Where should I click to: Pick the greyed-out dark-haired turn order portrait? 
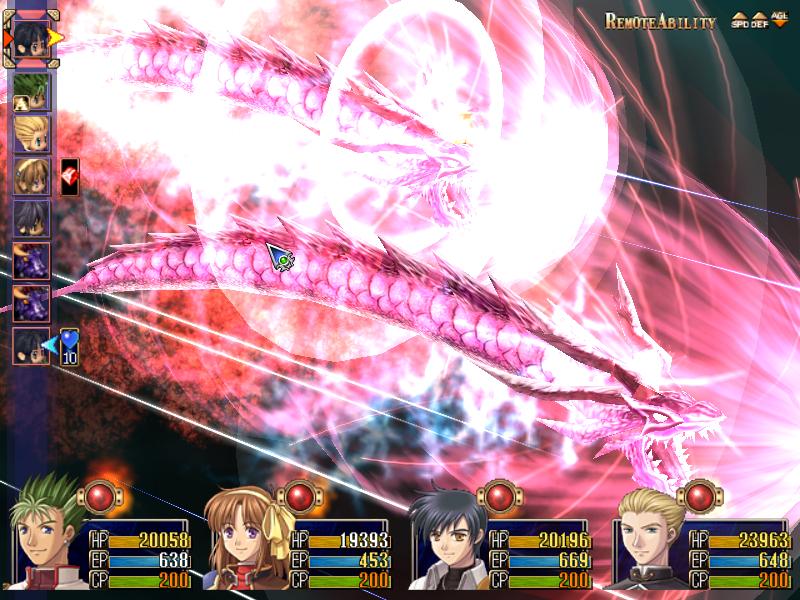click(32, 217)
